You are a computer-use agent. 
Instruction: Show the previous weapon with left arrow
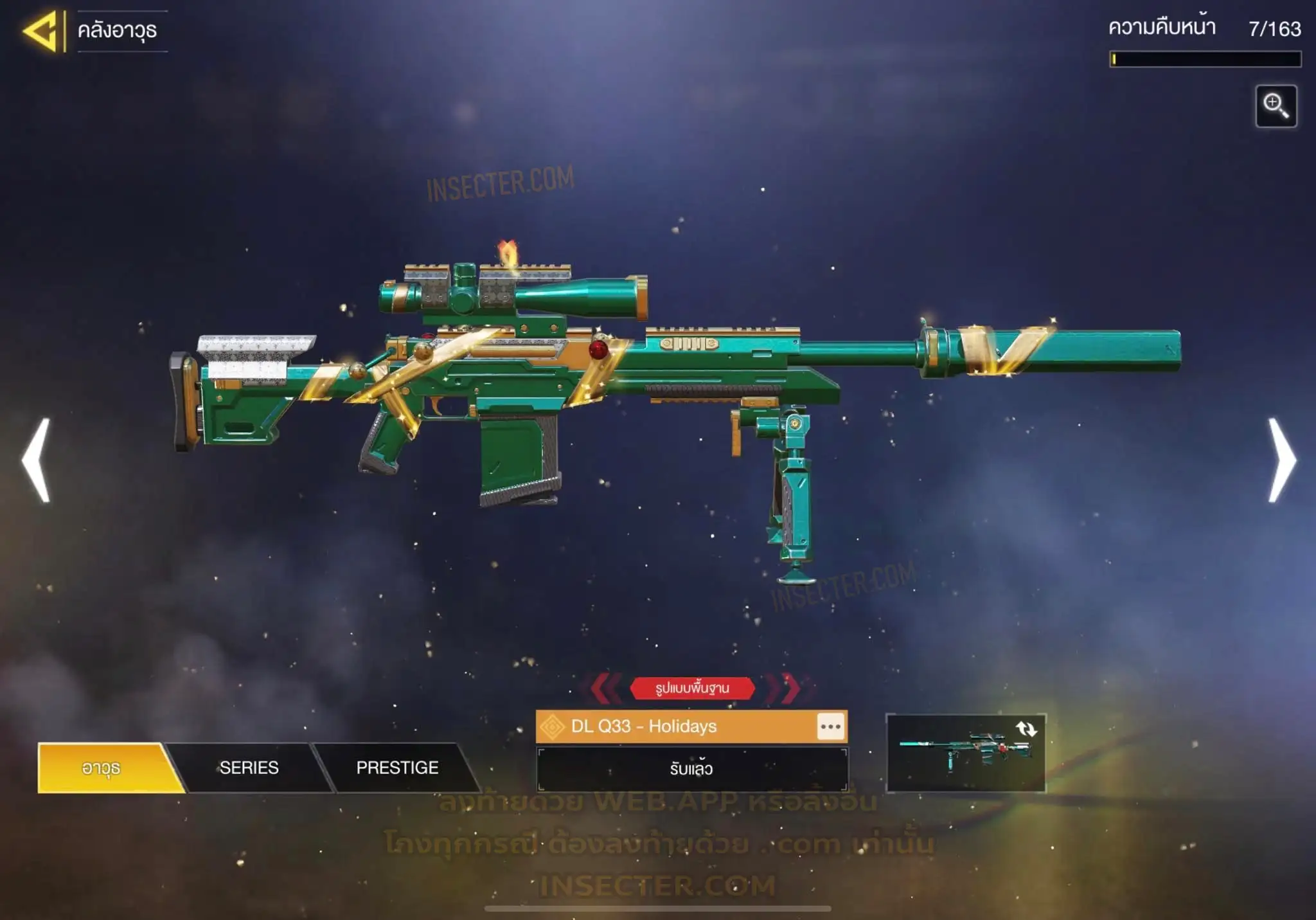(x=36, y=460)
